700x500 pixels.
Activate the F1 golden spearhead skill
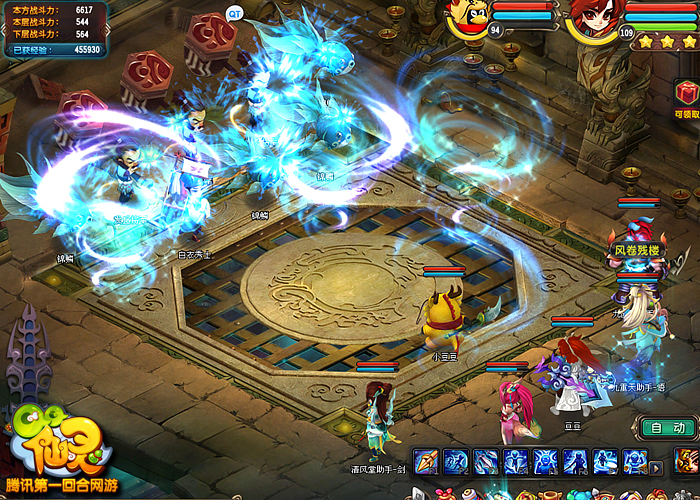tap(426, 462)
